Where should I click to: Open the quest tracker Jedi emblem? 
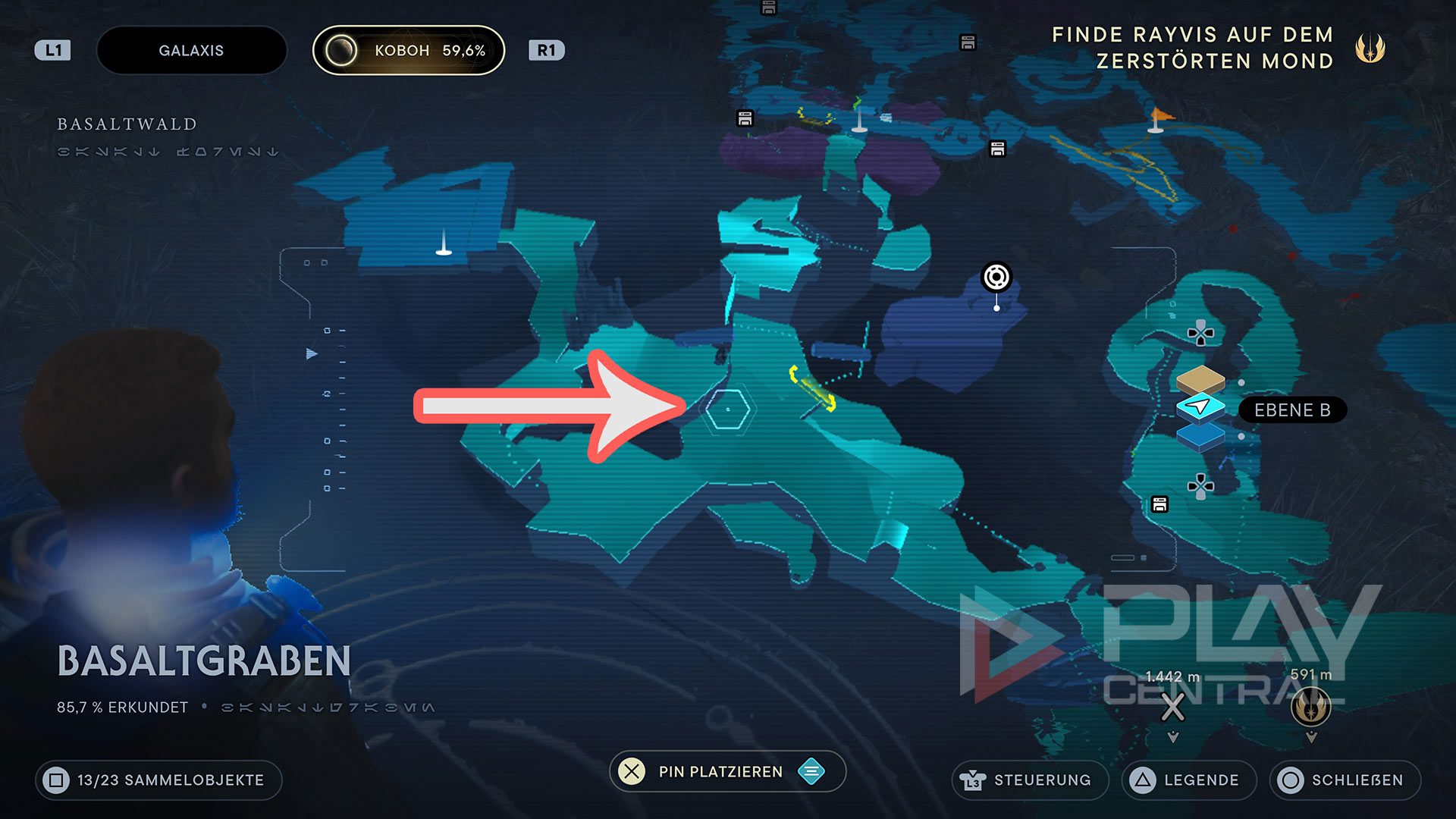pyautogui.click(x=1370, y=49)
